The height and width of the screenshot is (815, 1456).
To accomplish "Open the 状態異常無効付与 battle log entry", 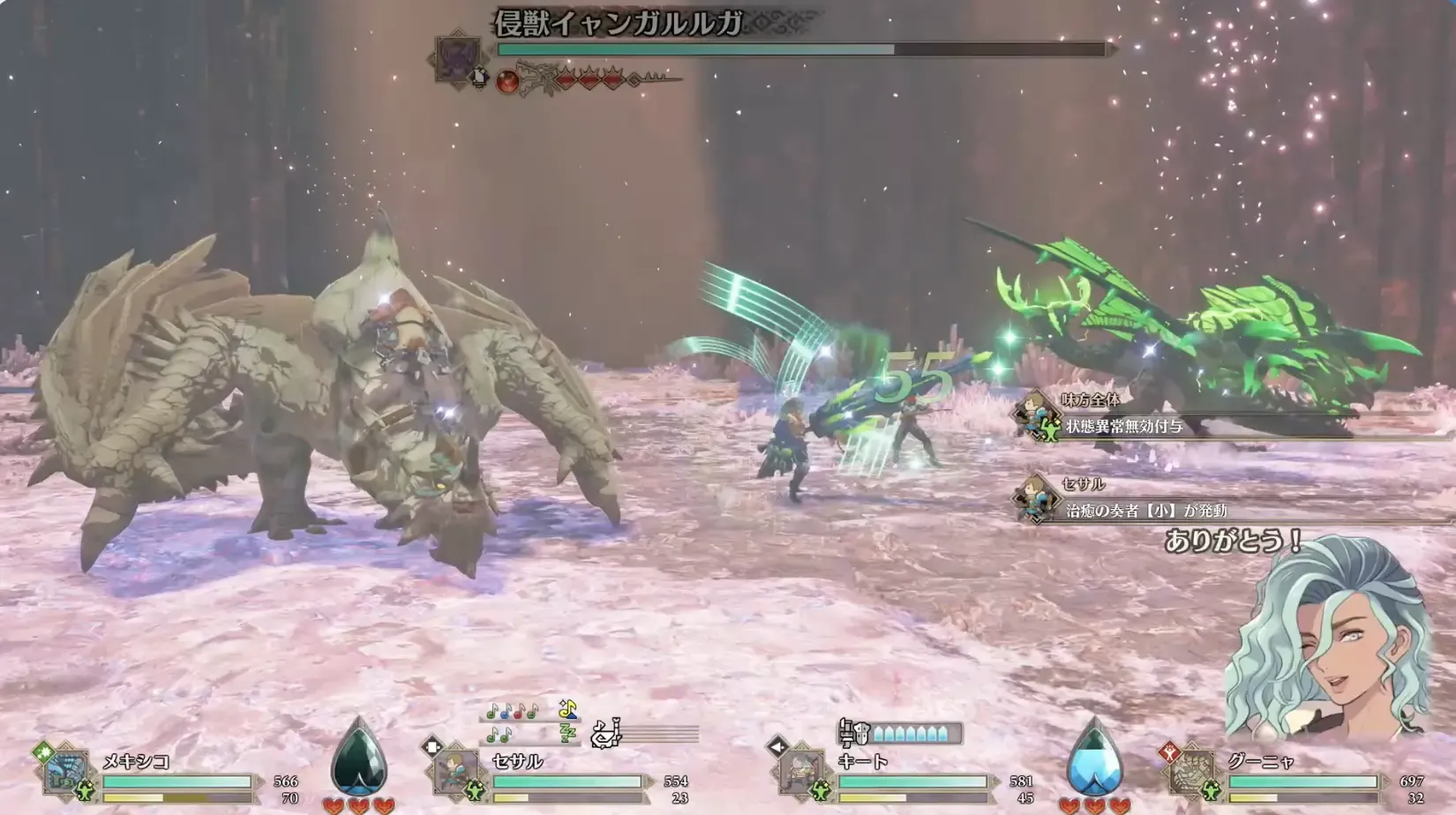I will [1123, 427].
